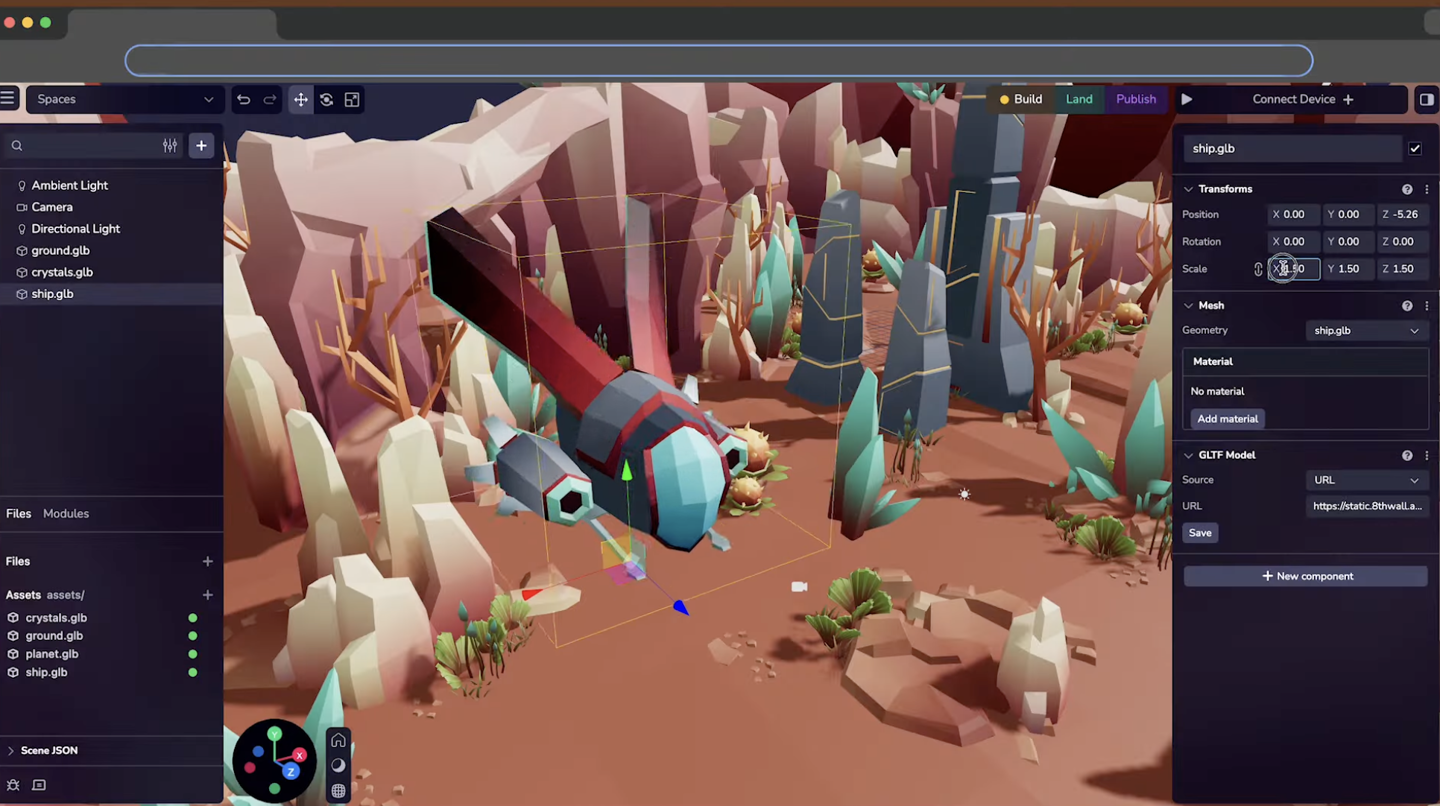Toggle uniform scaling lock beside Scale
Screen dimensions: 1440x806
pyautogui.click(x=1258, y=268)
